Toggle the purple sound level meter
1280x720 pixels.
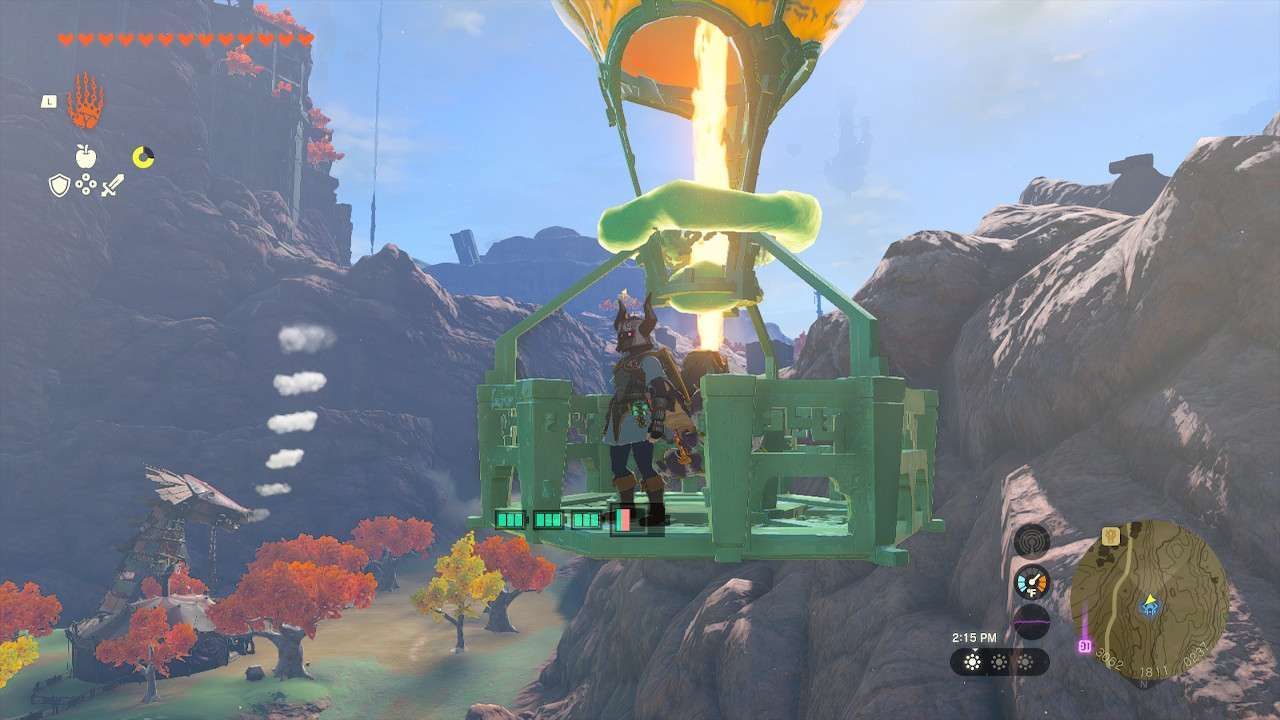[x=1032, y=621]
